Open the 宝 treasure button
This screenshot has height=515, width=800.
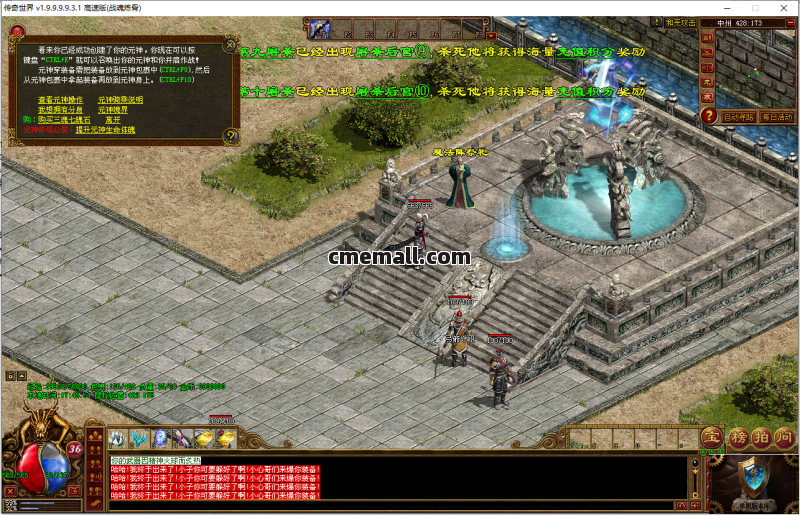pos(710,437)
